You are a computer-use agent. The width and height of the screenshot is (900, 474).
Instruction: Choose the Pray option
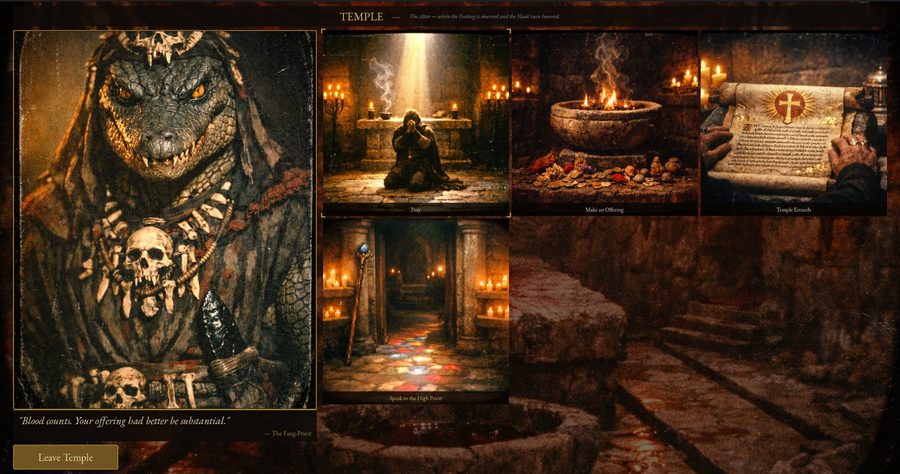click(x=415, y=122)
